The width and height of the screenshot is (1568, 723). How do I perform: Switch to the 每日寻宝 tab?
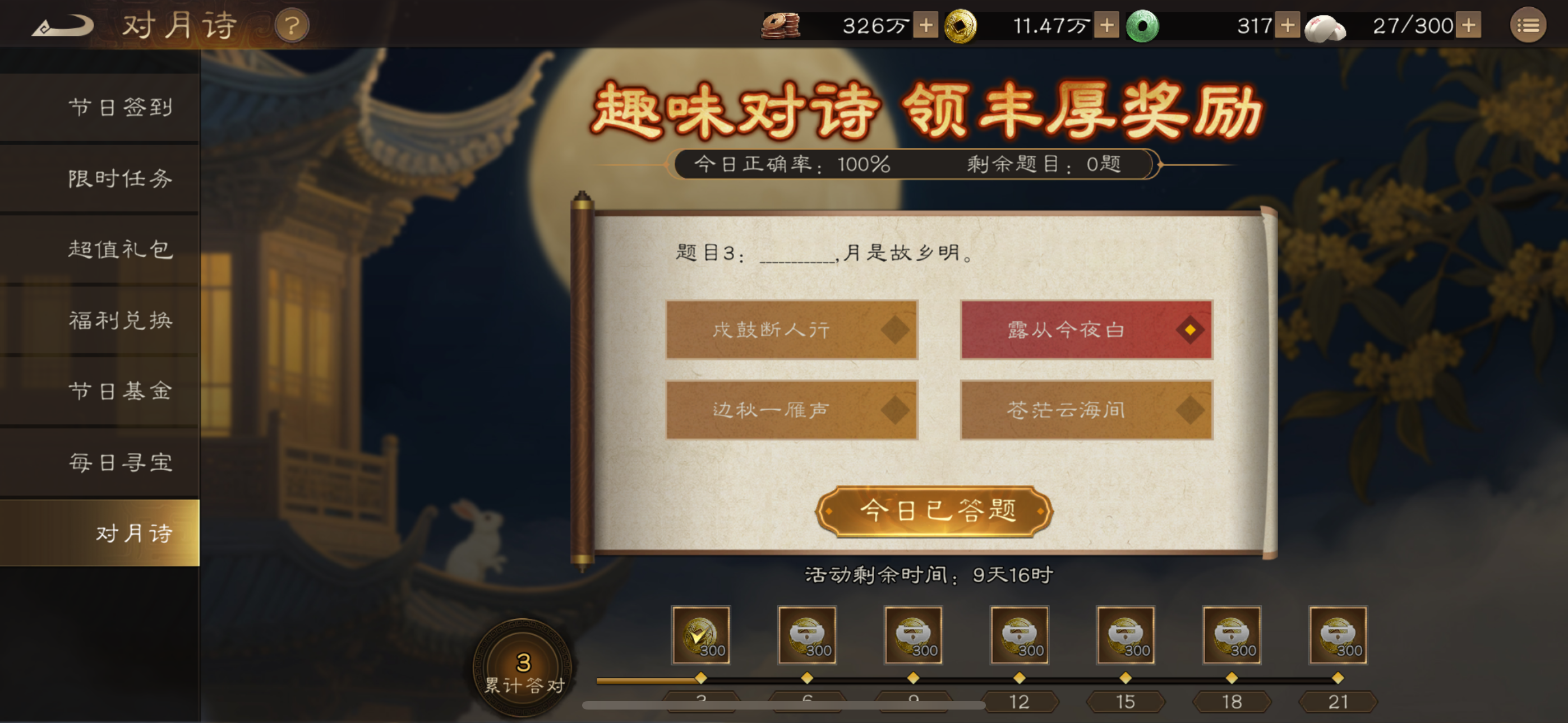click(119, 462)
